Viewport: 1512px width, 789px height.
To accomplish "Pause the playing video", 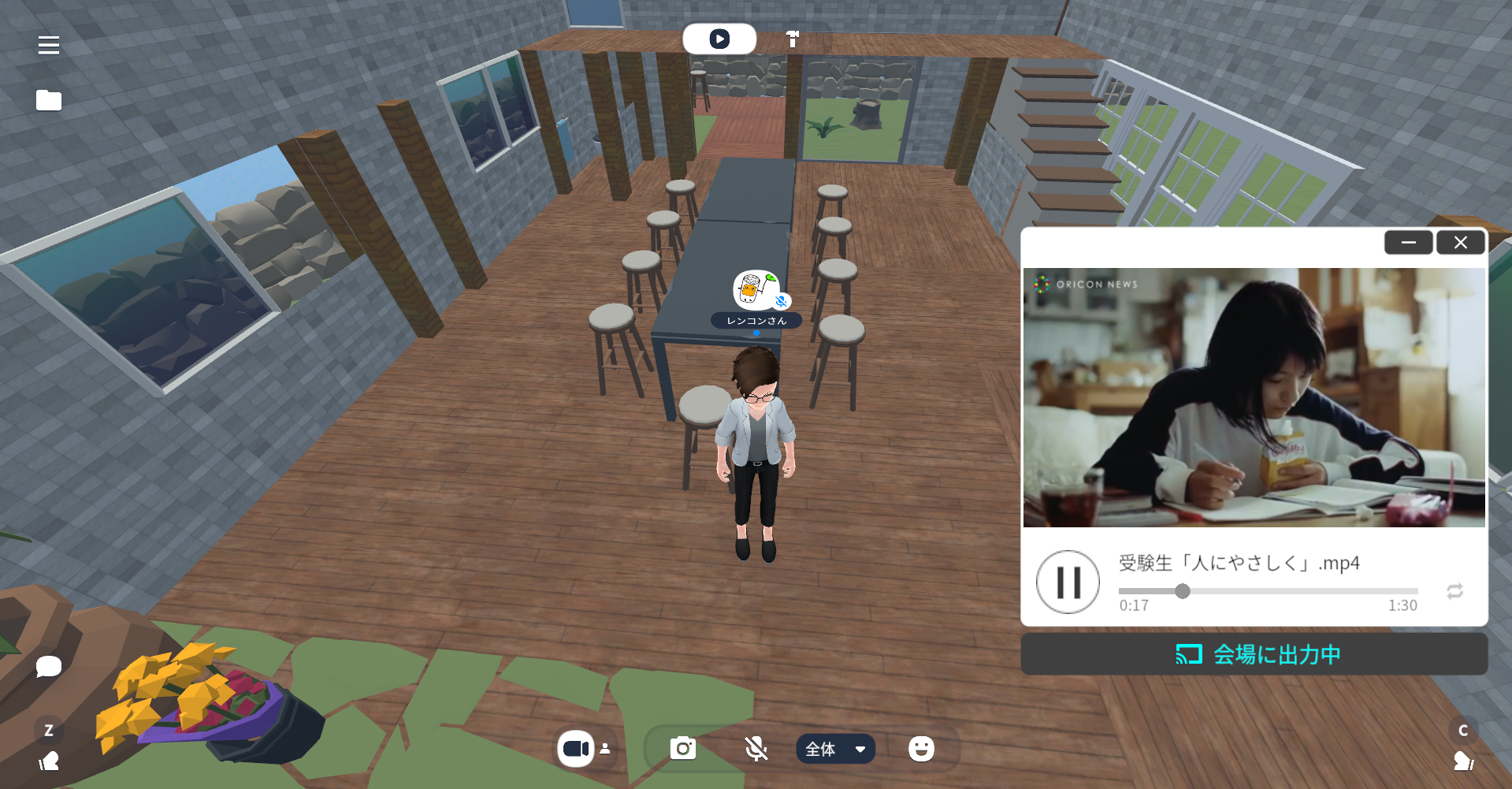I will coord(1068,582).
